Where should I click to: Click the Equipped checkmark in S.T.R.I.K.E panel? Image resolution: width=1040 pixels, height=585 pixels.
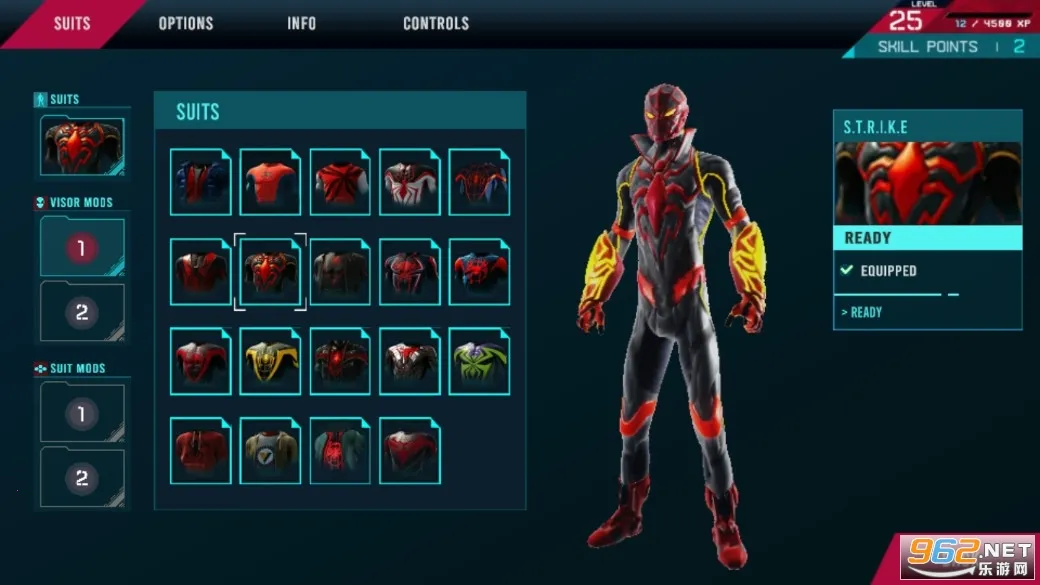click(x=848, y=271)
